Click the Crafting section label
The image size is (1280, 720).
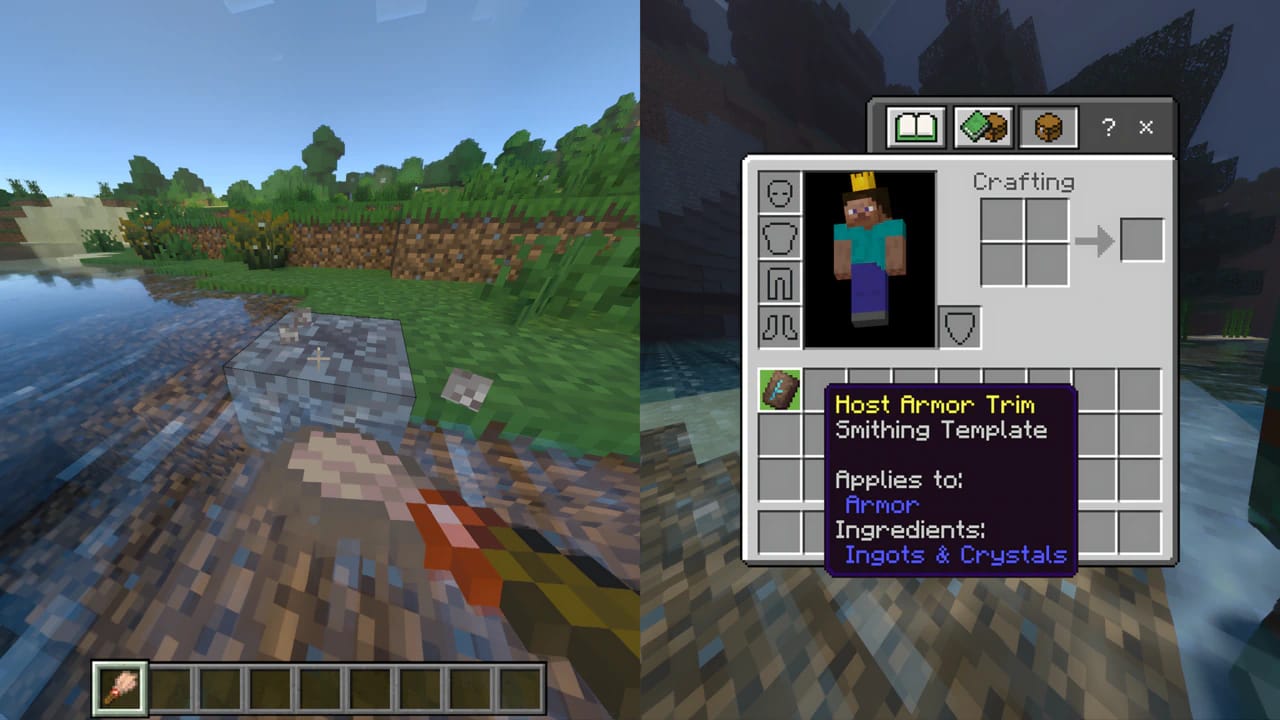pos(1024,182)
